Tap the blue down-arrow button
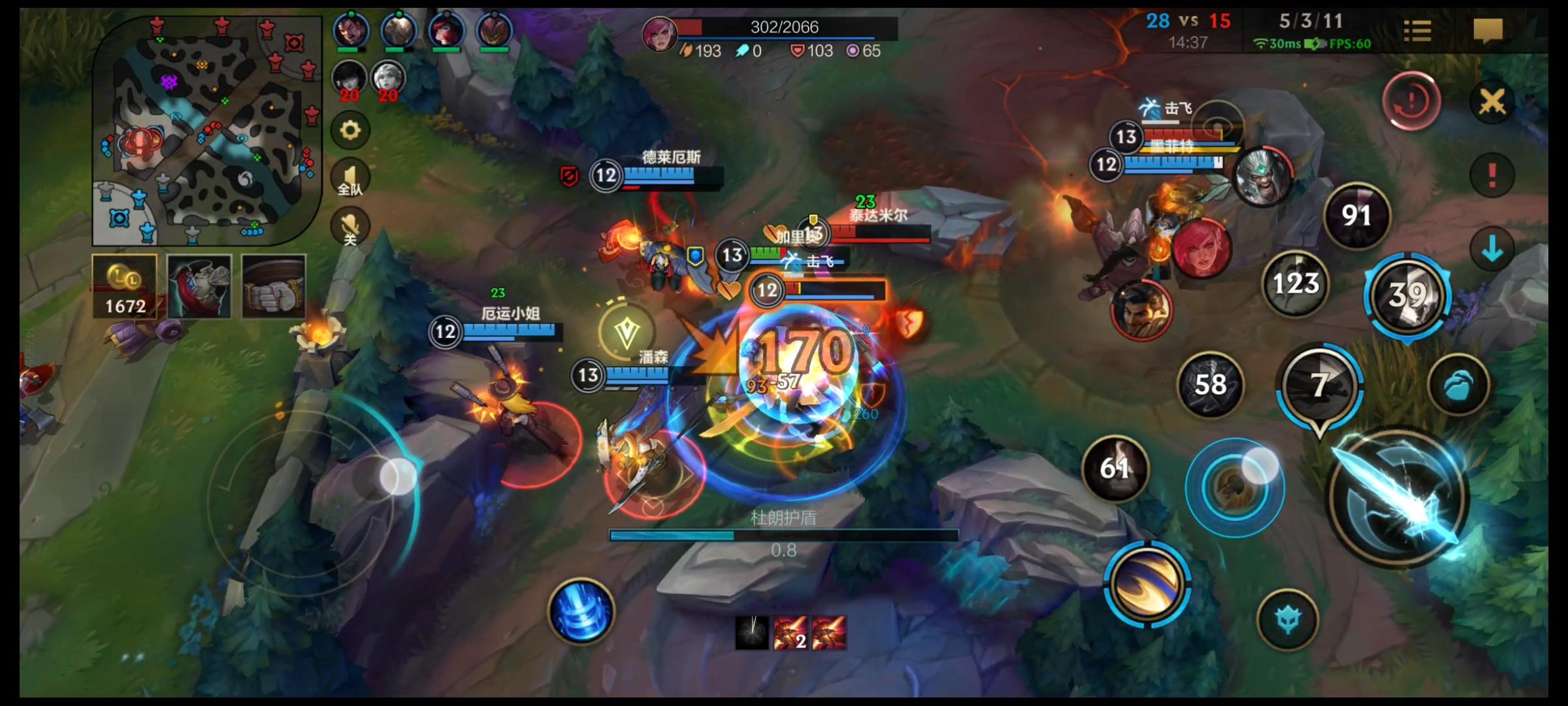The height and width of the screenshot is (706, 1568). pos(1492,250)
